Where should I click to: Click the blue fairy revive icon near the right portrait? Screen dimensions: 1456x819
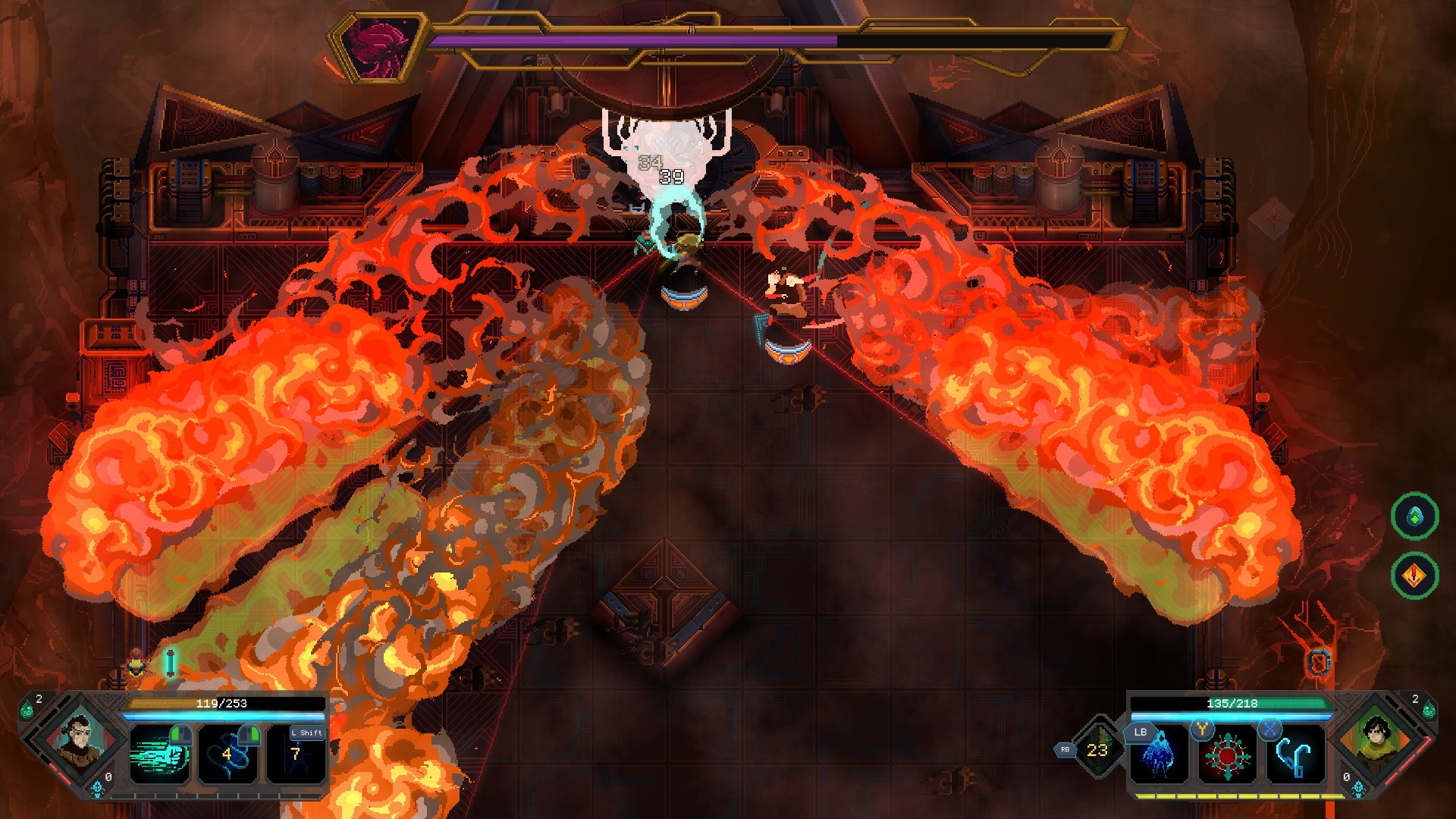[x=1357, y=789]
